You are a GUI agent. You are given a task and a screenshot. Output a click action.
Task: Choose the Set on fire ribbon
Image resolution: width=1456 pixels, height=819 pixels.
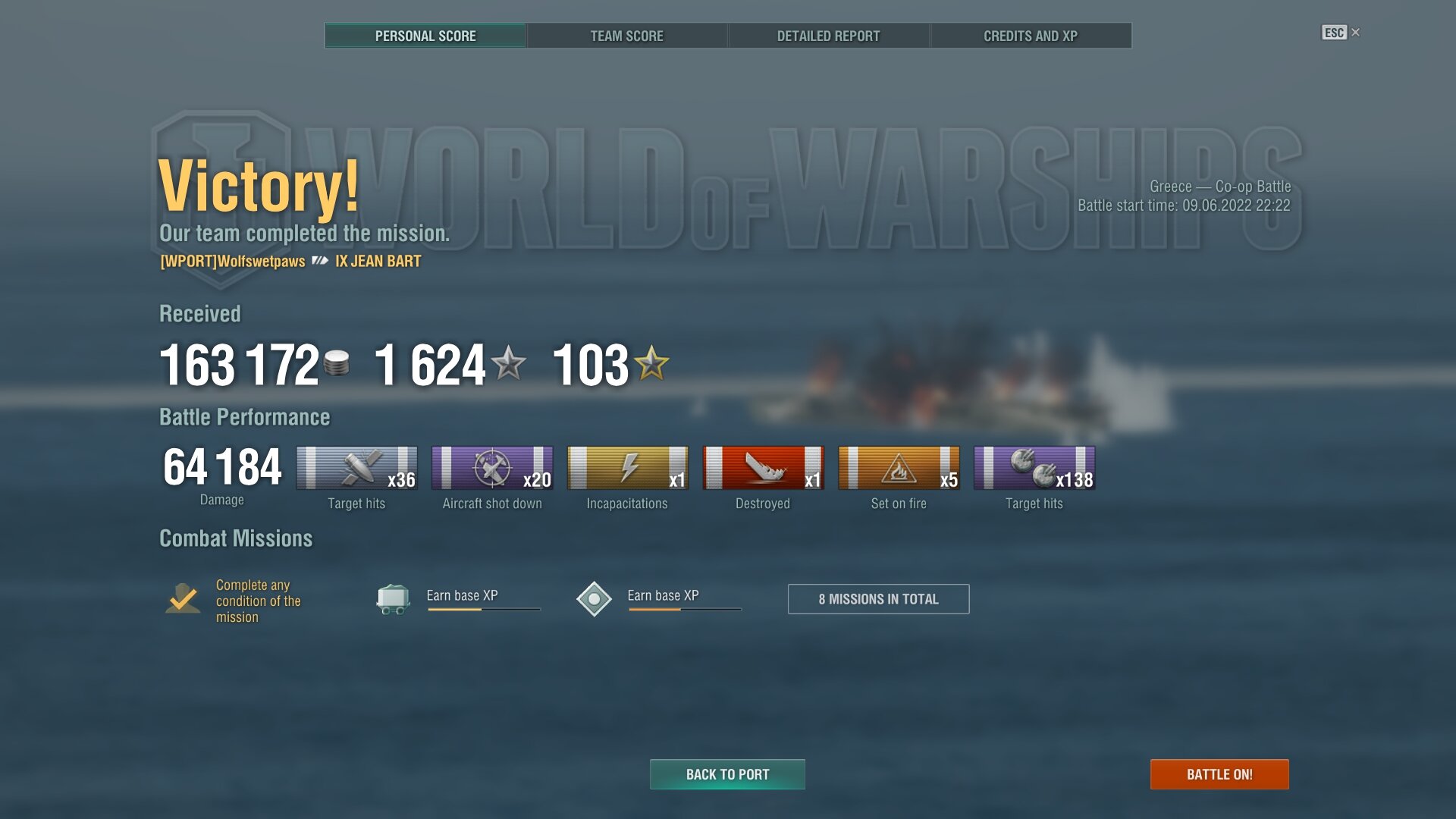tap(899, 468)
